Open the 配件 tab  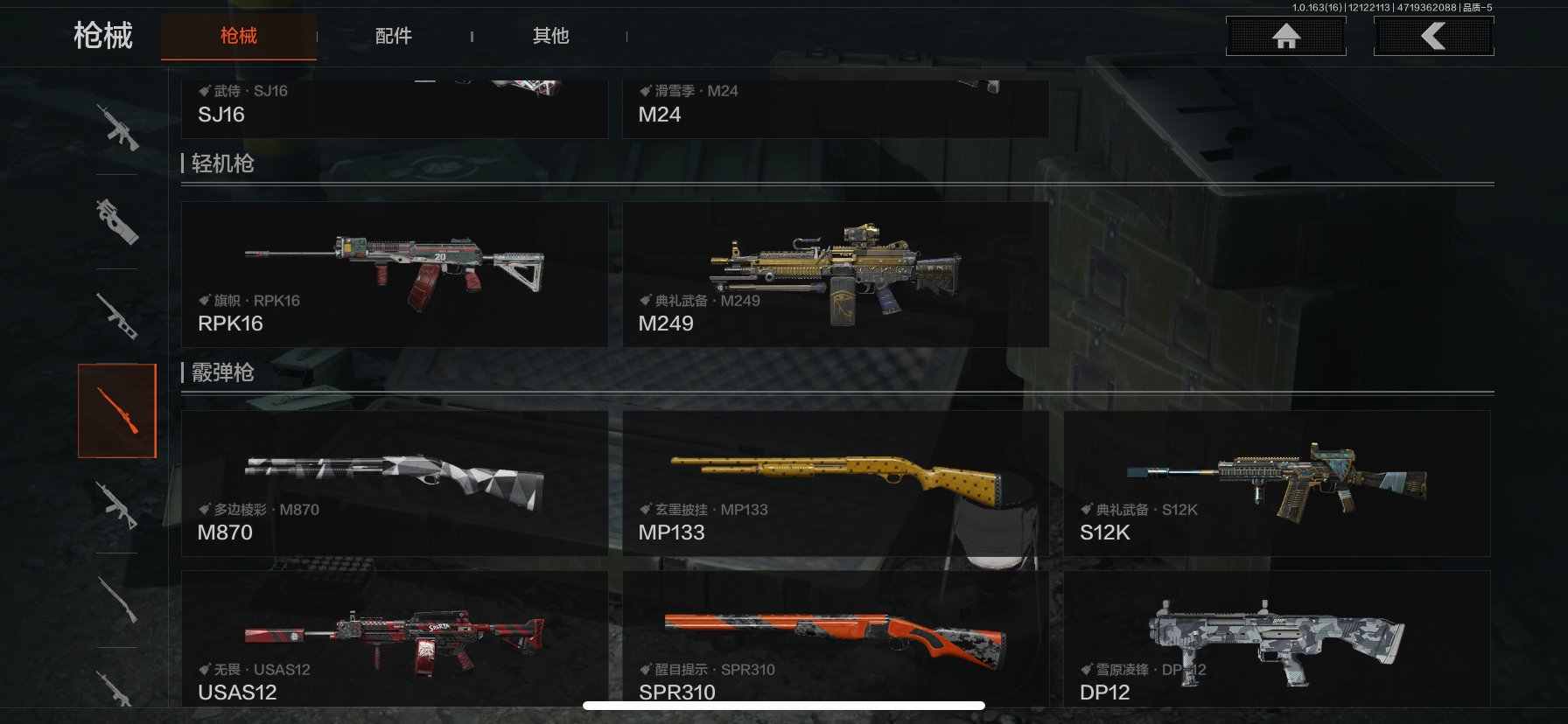(394, 36)
